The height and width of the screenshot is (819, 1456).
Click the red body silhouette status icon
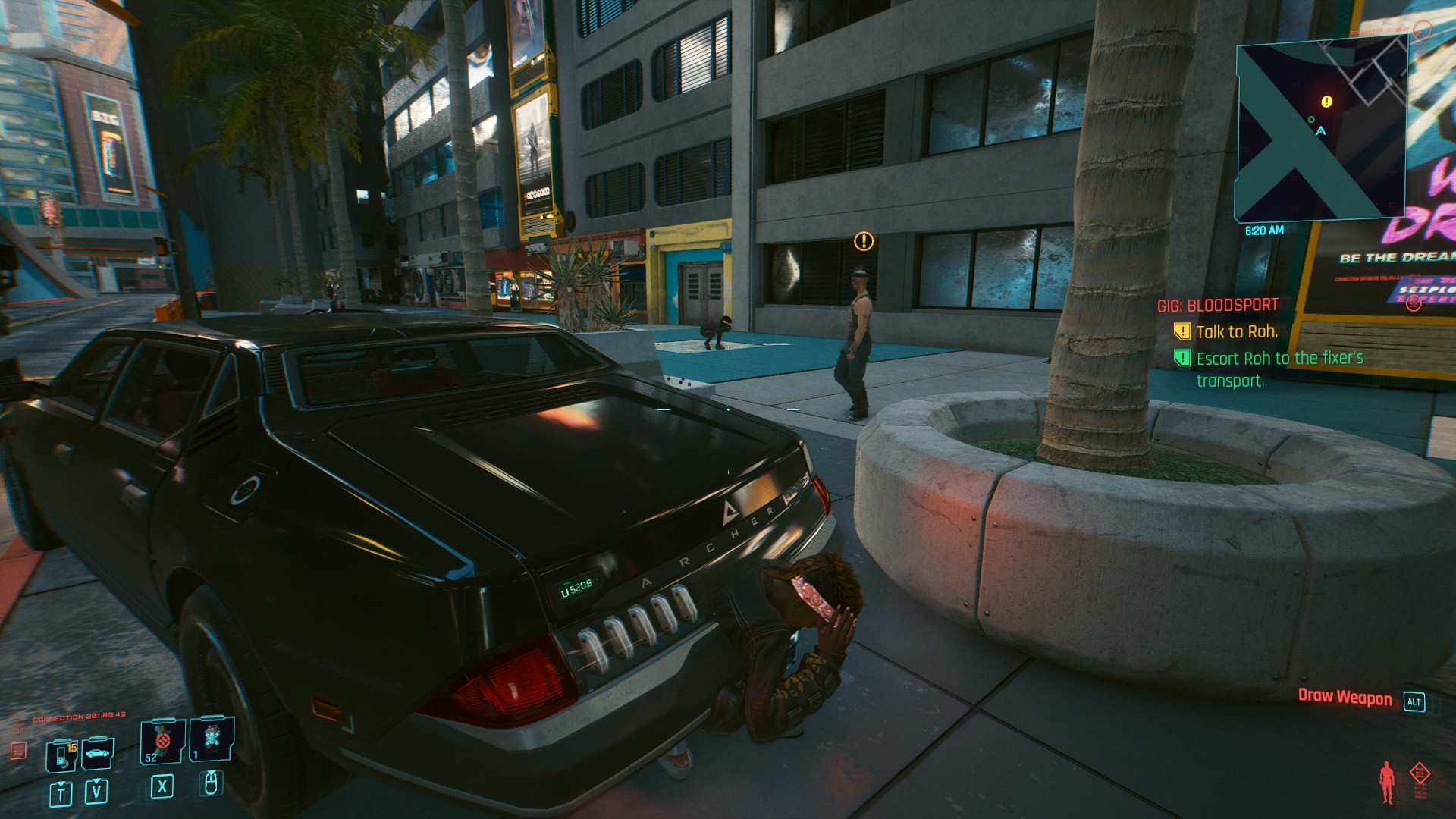pyautogui.click(x=1387, y=782)
